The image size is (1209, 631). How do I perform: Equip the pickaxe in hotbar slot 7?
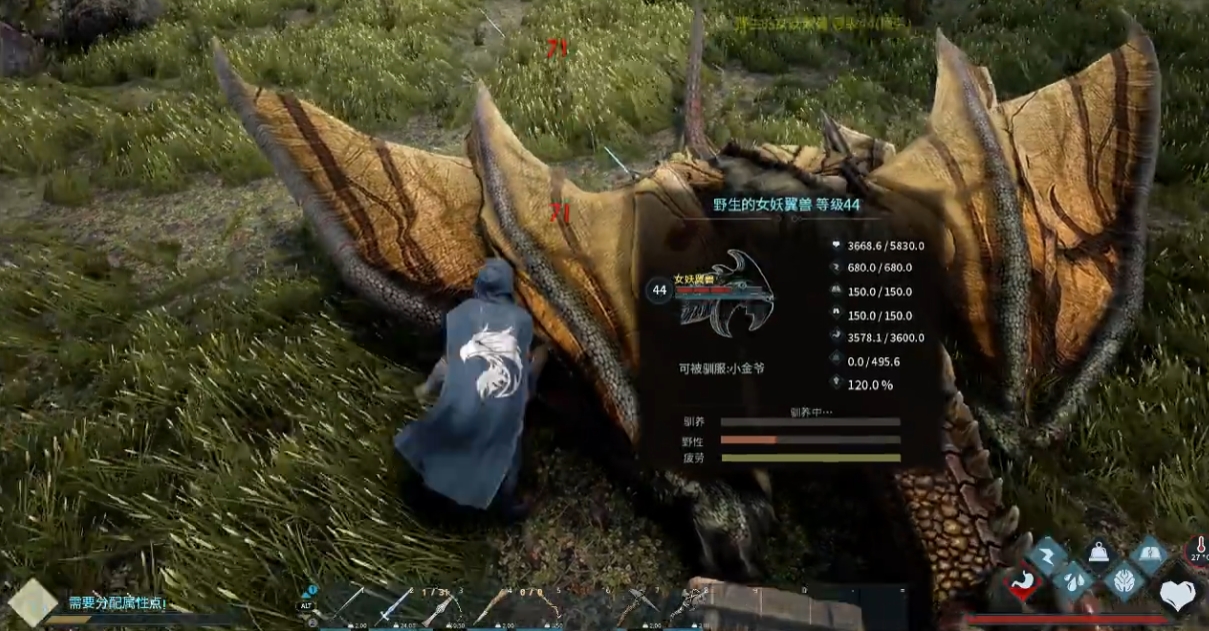click(x=636, y=604)
